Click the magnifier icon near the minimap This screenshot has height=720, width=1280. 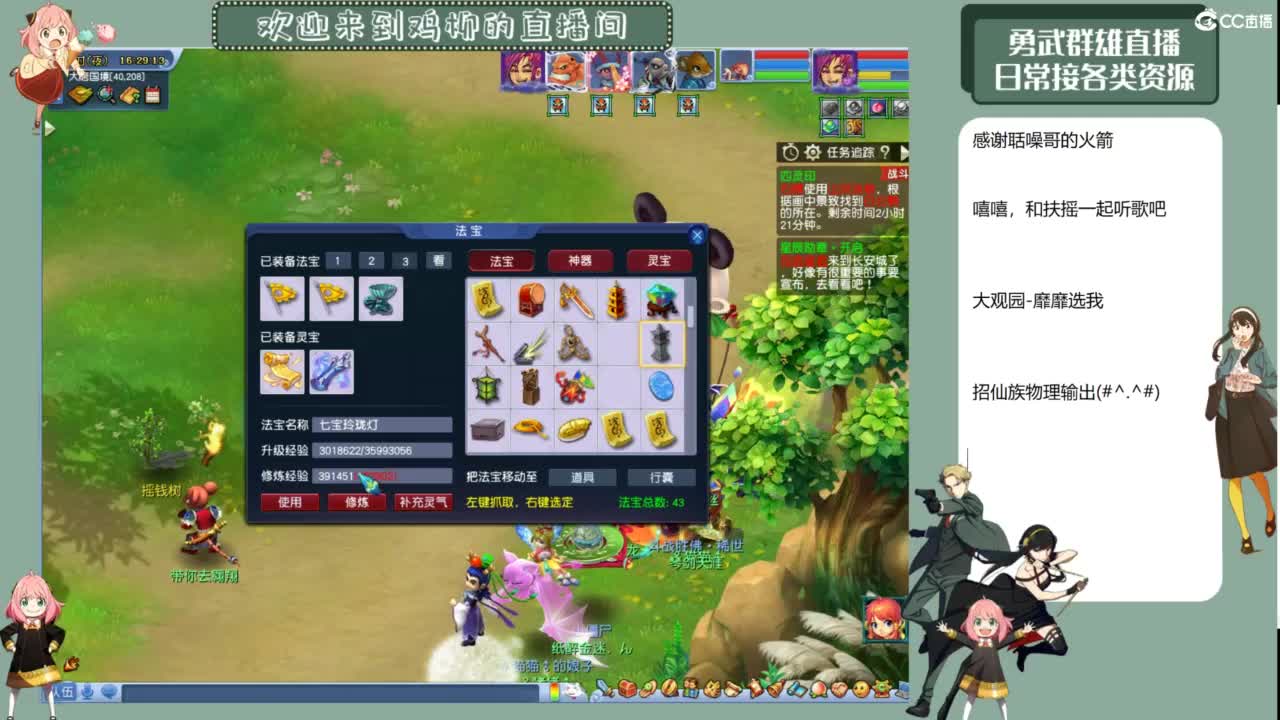pyautogui.click(x=104, y=93)
